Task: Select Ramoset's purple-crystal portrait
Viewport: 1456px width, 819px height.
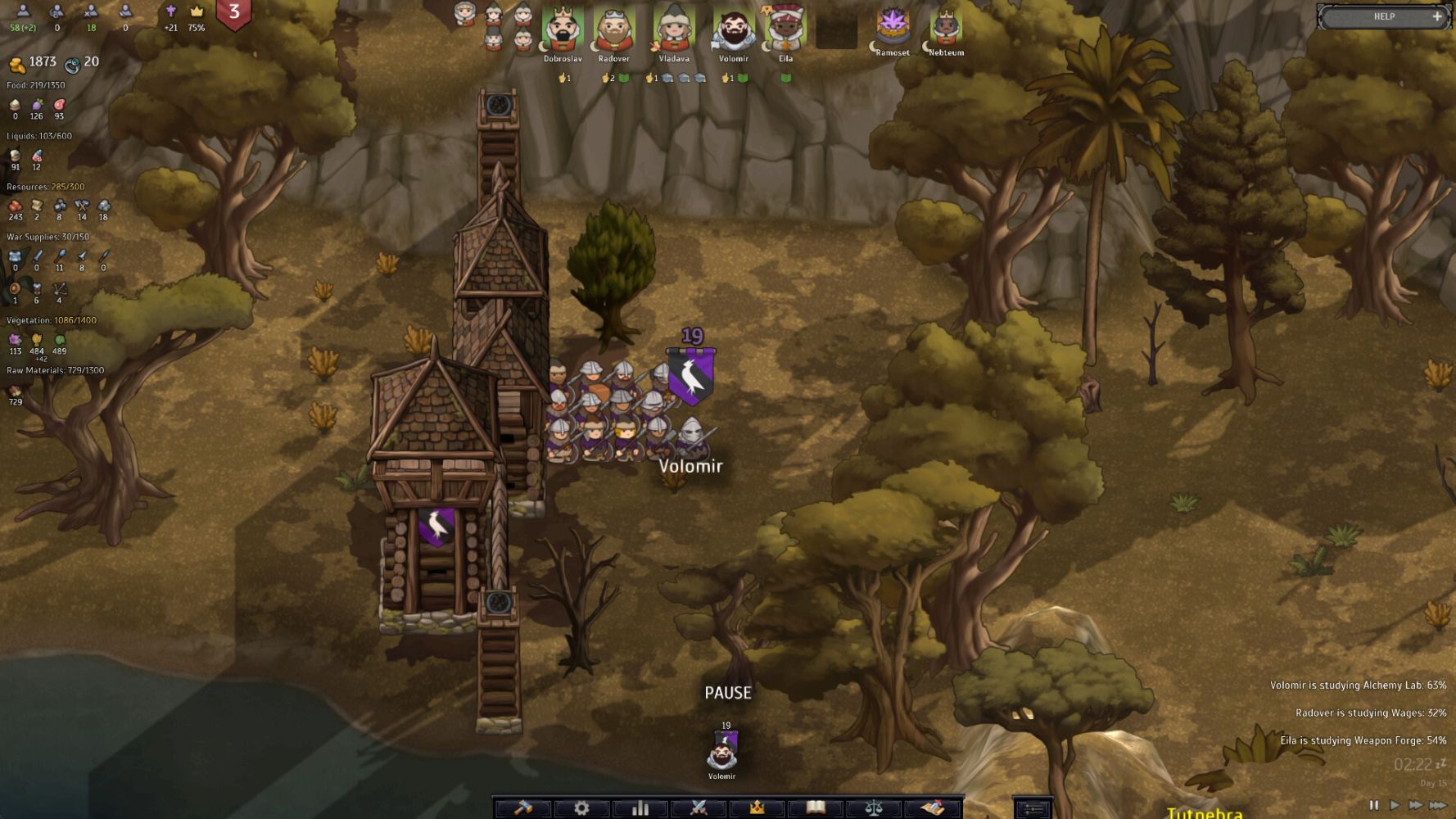Action: 893,26
